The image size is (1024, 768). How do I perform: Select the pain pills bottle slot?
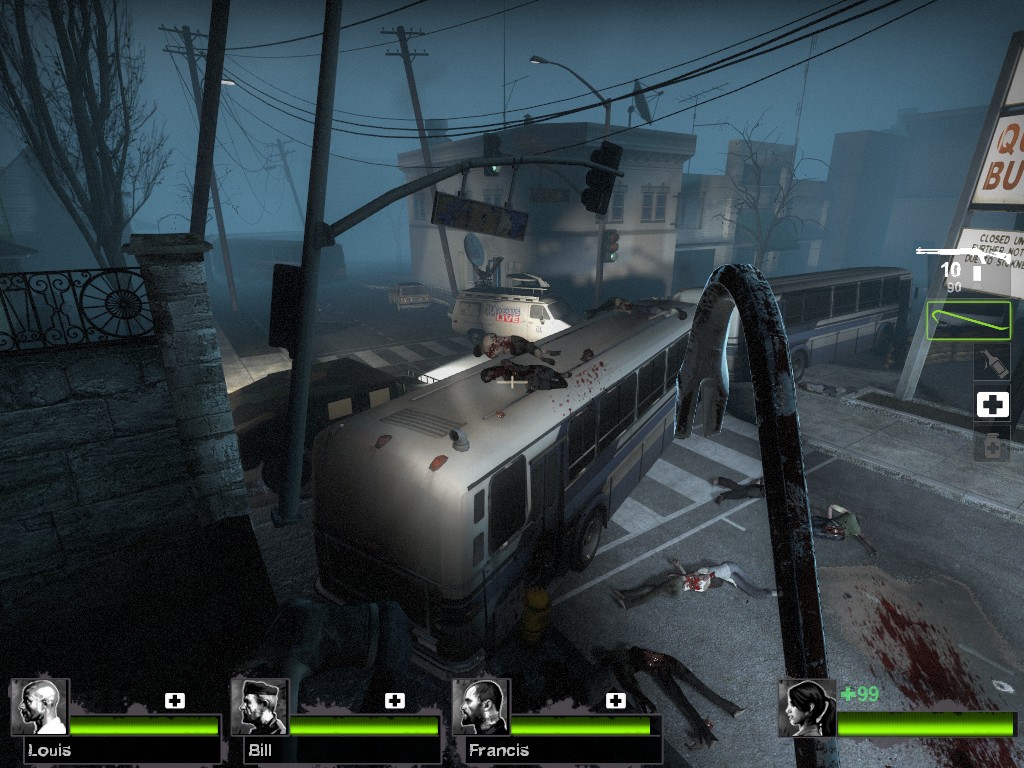[x=992, y=445]
